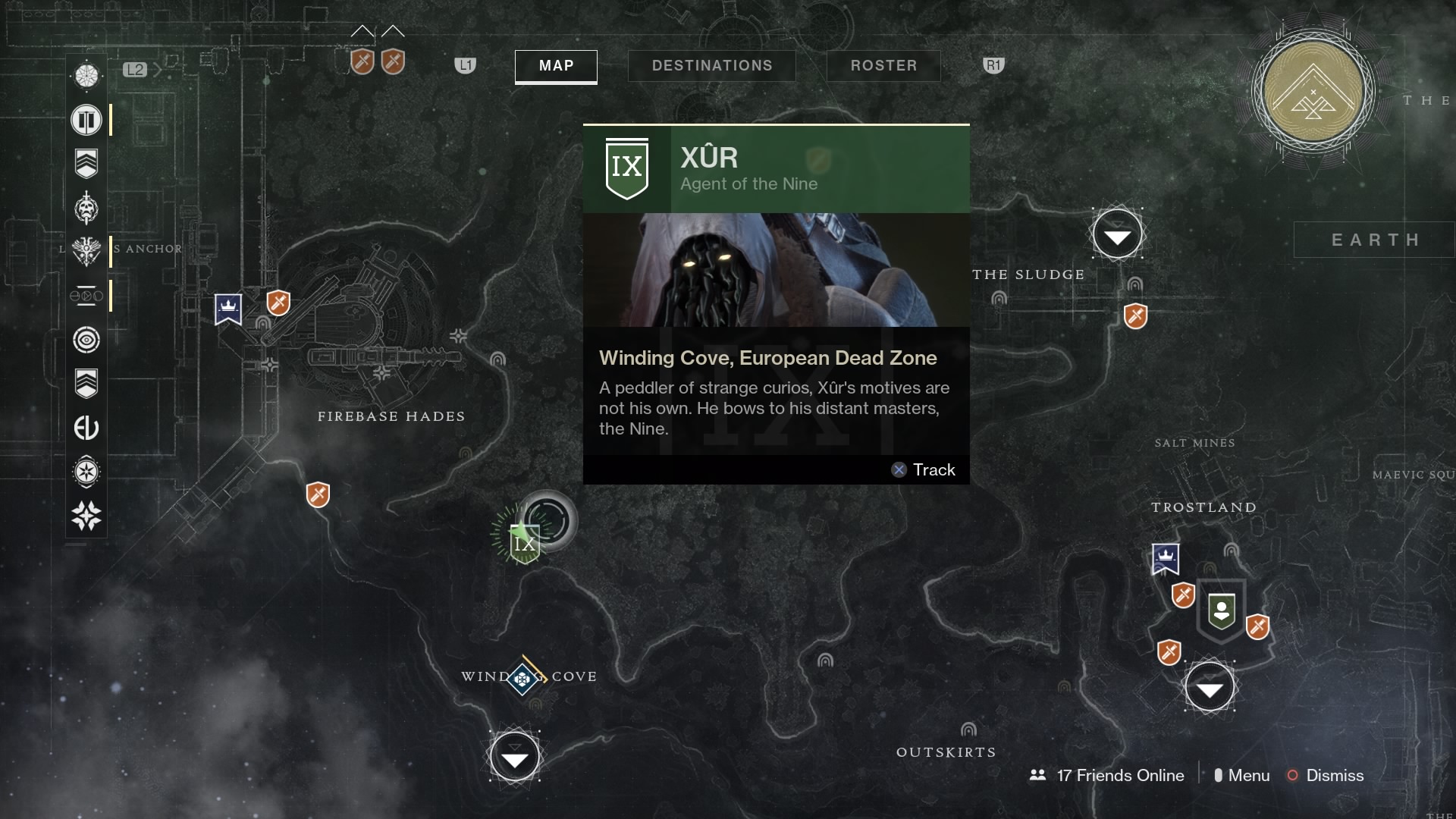Toggle the rank chevron emblem in the sidebar

click(86, 162)
